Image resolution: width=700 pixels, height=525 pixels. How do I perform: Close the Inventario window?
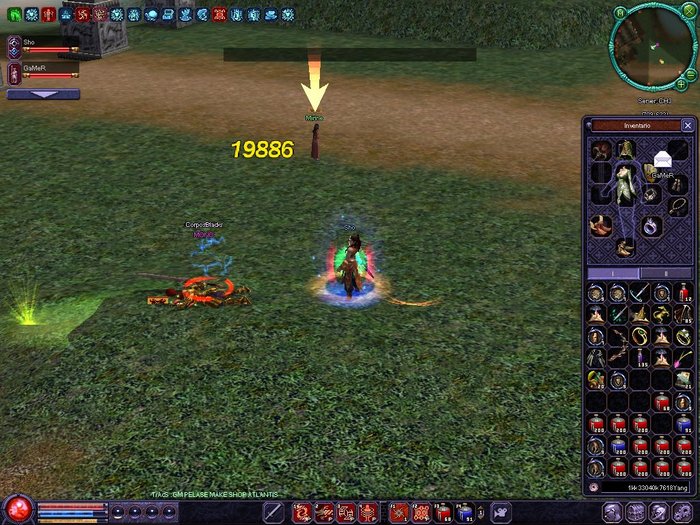pos(687,126)
